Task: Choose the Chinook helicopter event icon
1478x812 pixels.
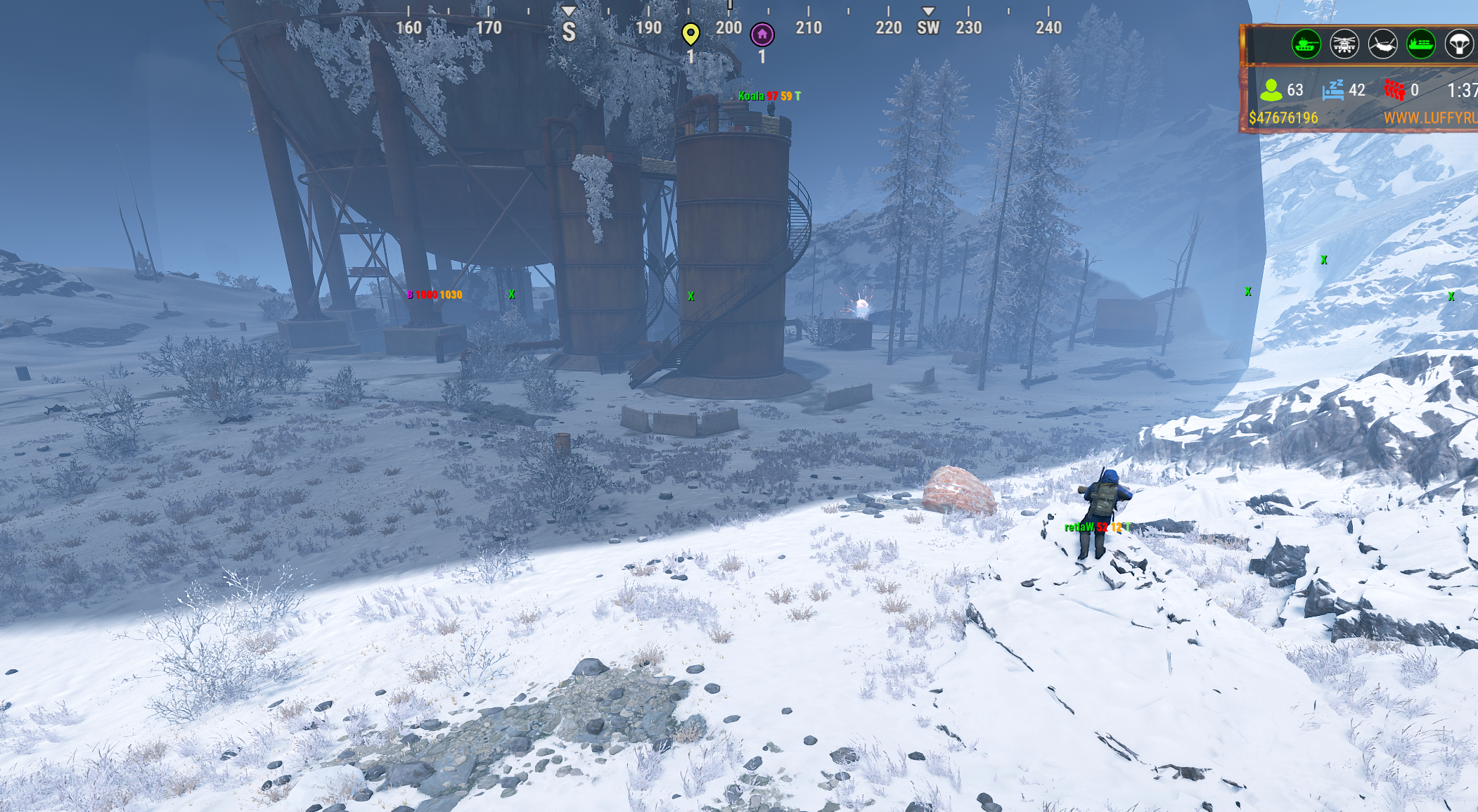Action: point(1382,45)
